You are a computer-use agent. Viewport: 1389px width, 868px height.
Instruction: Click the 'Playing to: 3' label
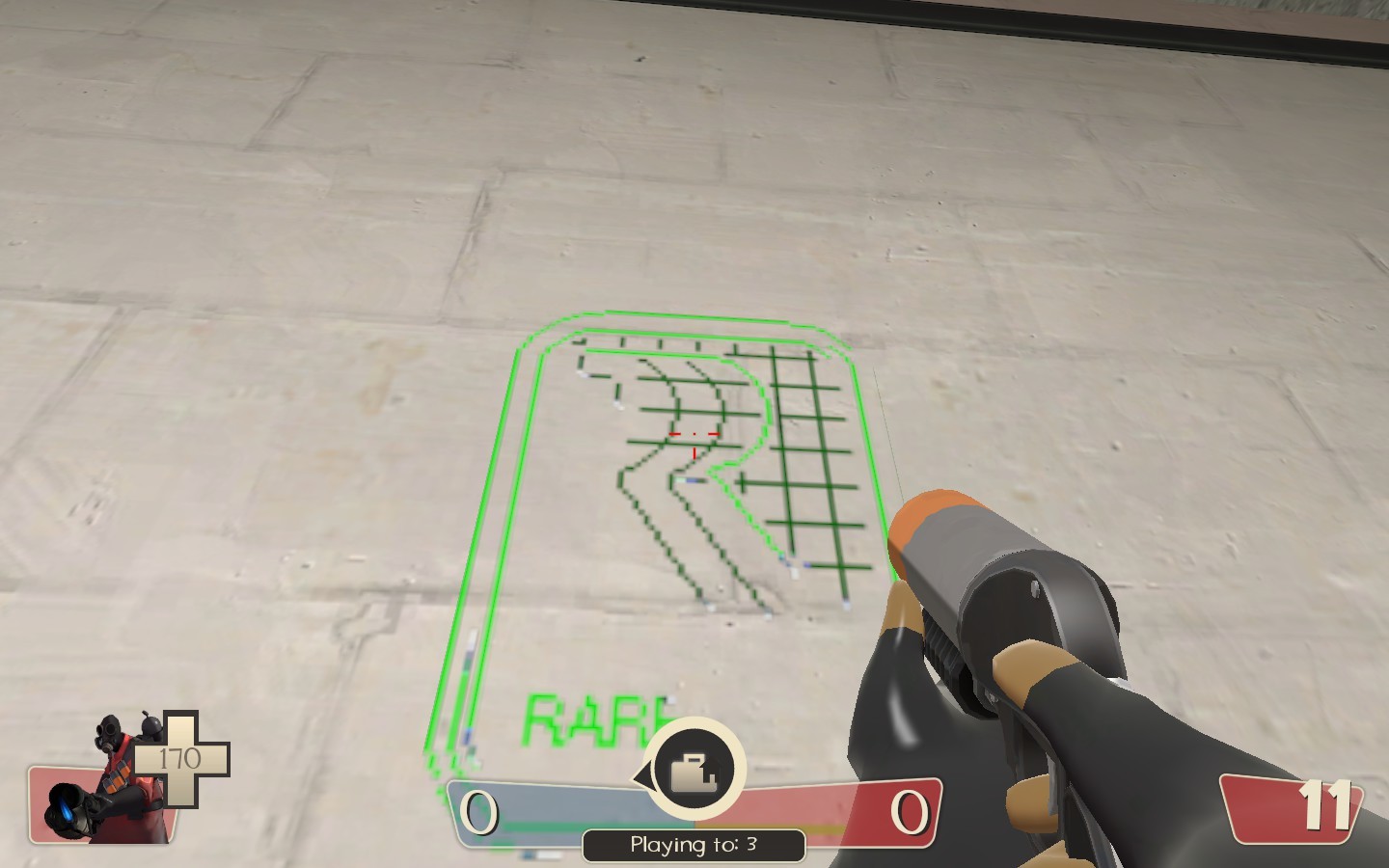(694, 844)
